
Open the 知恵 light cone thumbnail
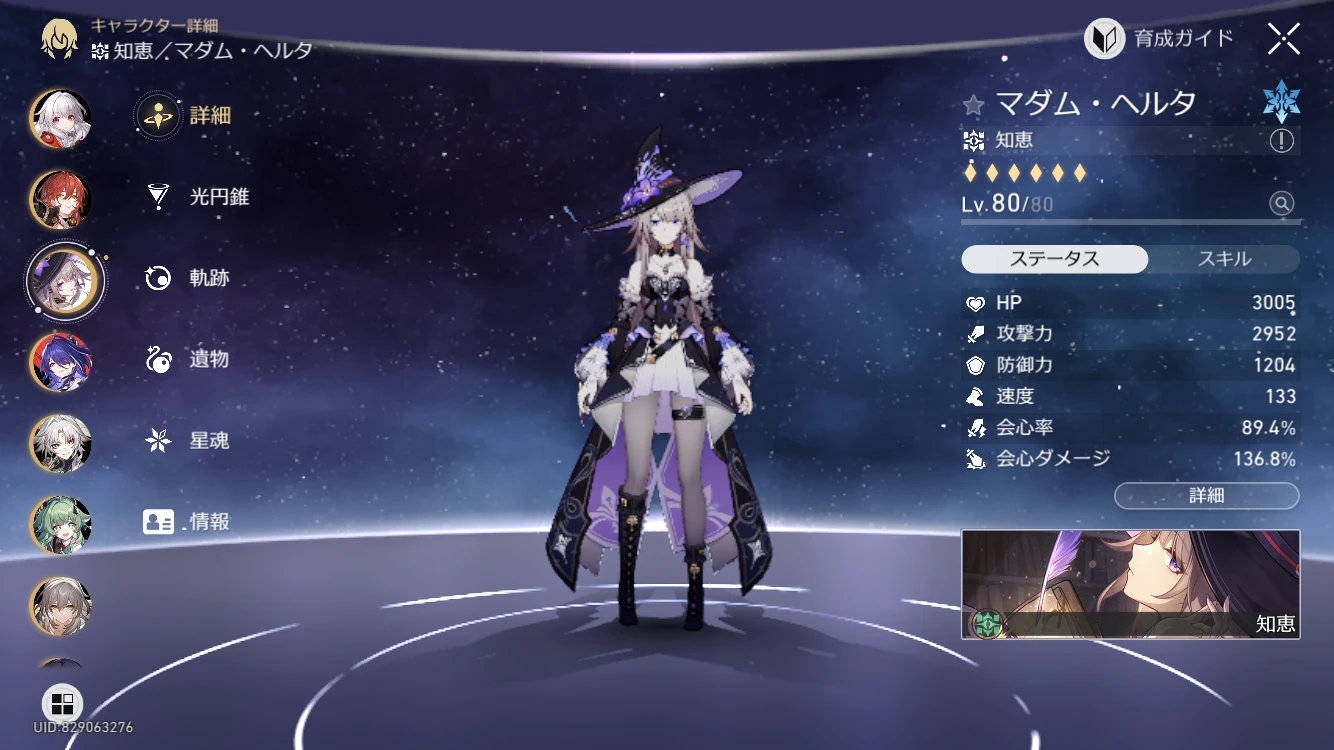coord(1130,584)
